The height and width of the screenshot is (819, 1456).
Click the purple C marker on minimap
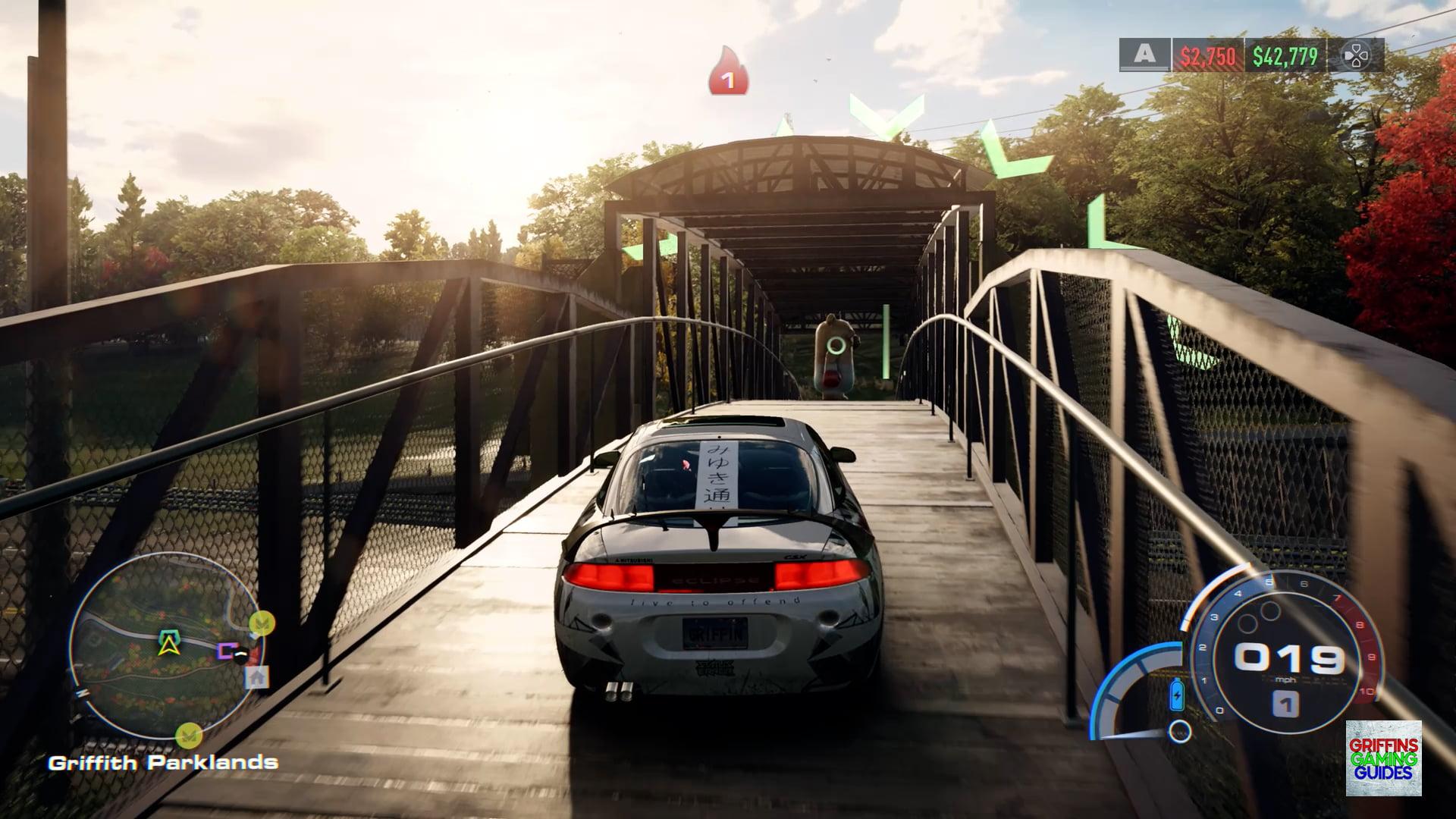pyautogui.click(x=226, y=650)
